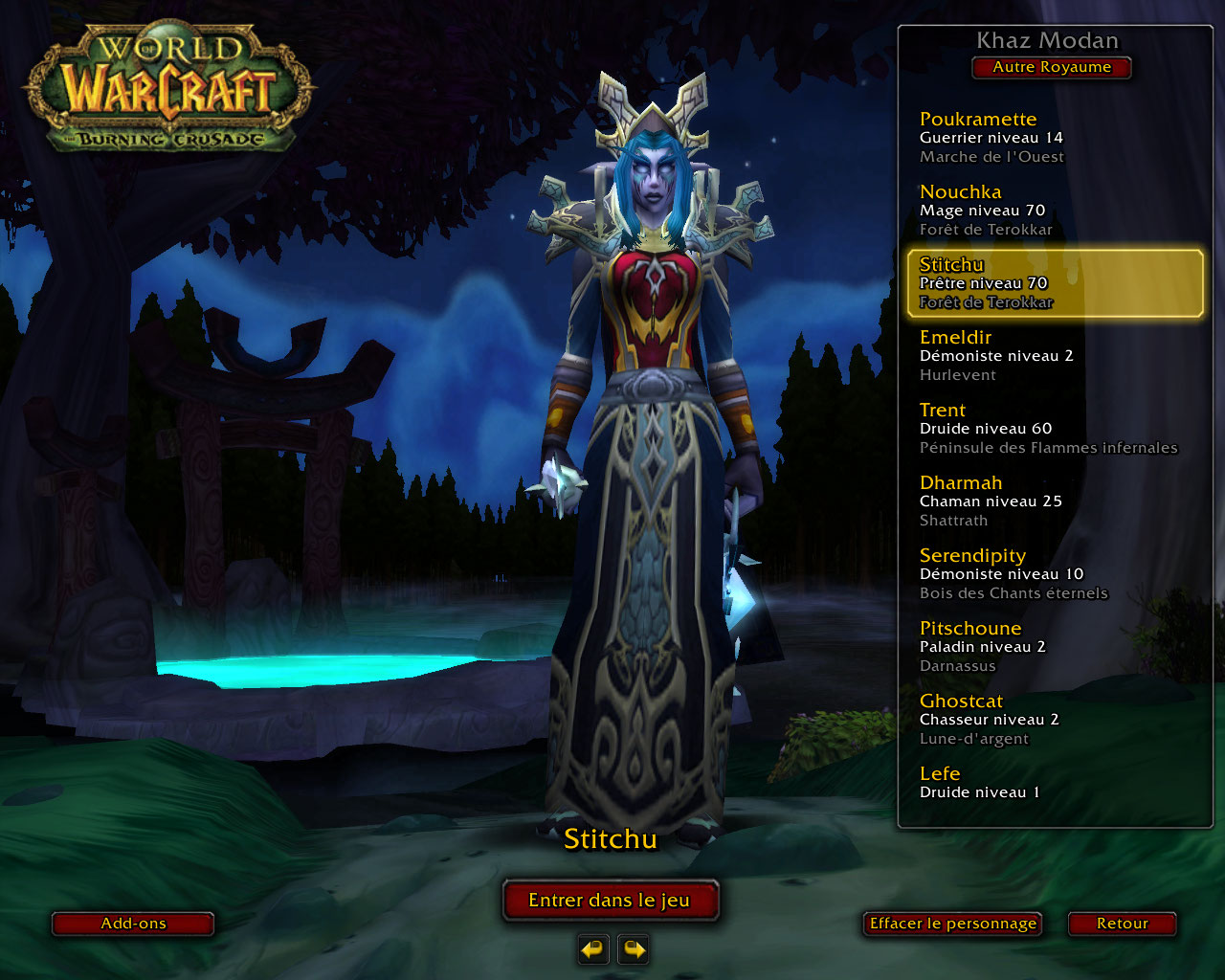
Task: Switch realm via Autre Royaume
Action: pos(1052,67)
